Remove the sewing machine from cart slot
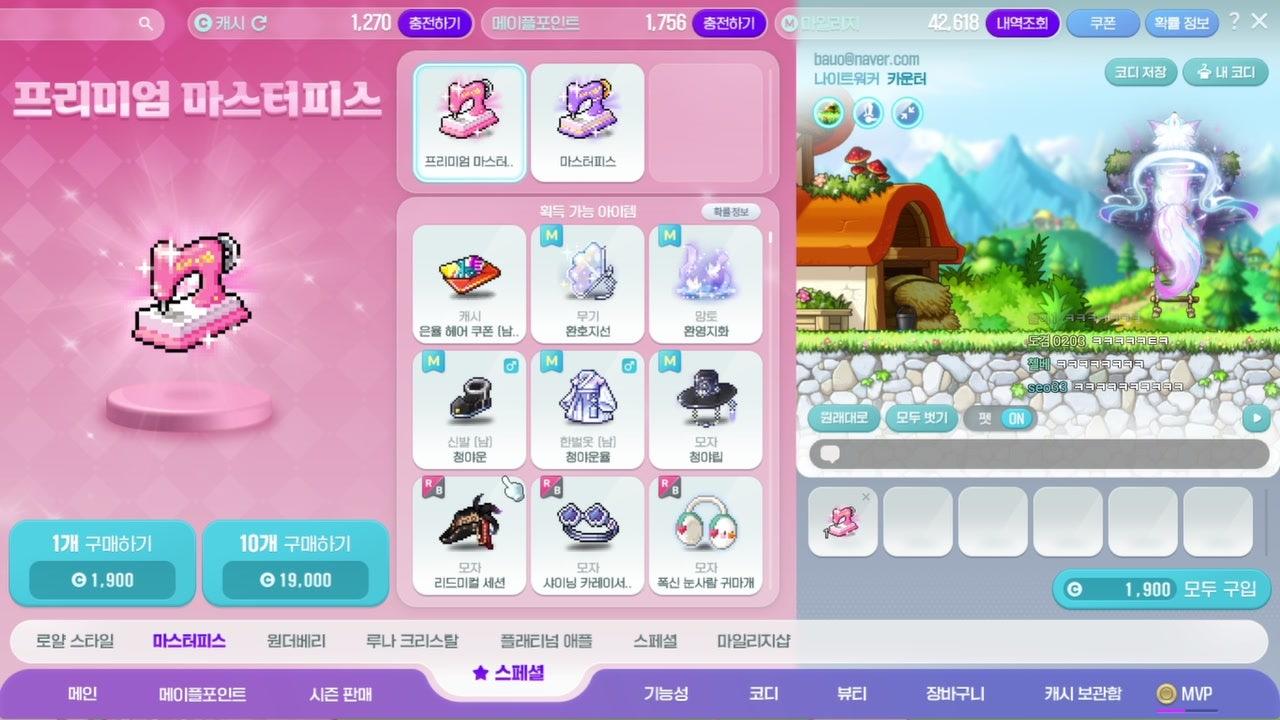Screen dimensions: 1280x720 pyautogui.click(x=866, y=497)
